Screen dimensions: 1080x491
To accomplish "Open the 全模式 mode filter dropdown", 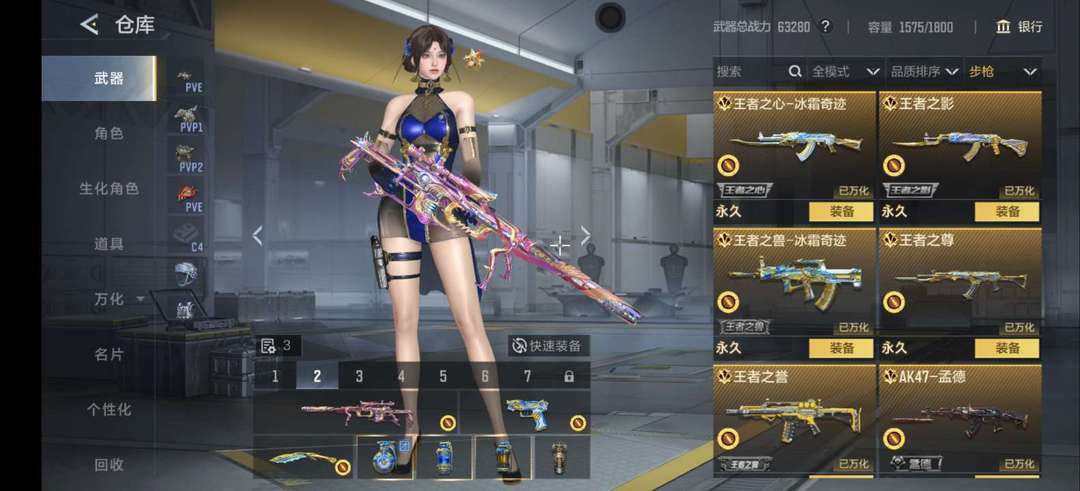I will pyautogui.click(x=845, y=72).
